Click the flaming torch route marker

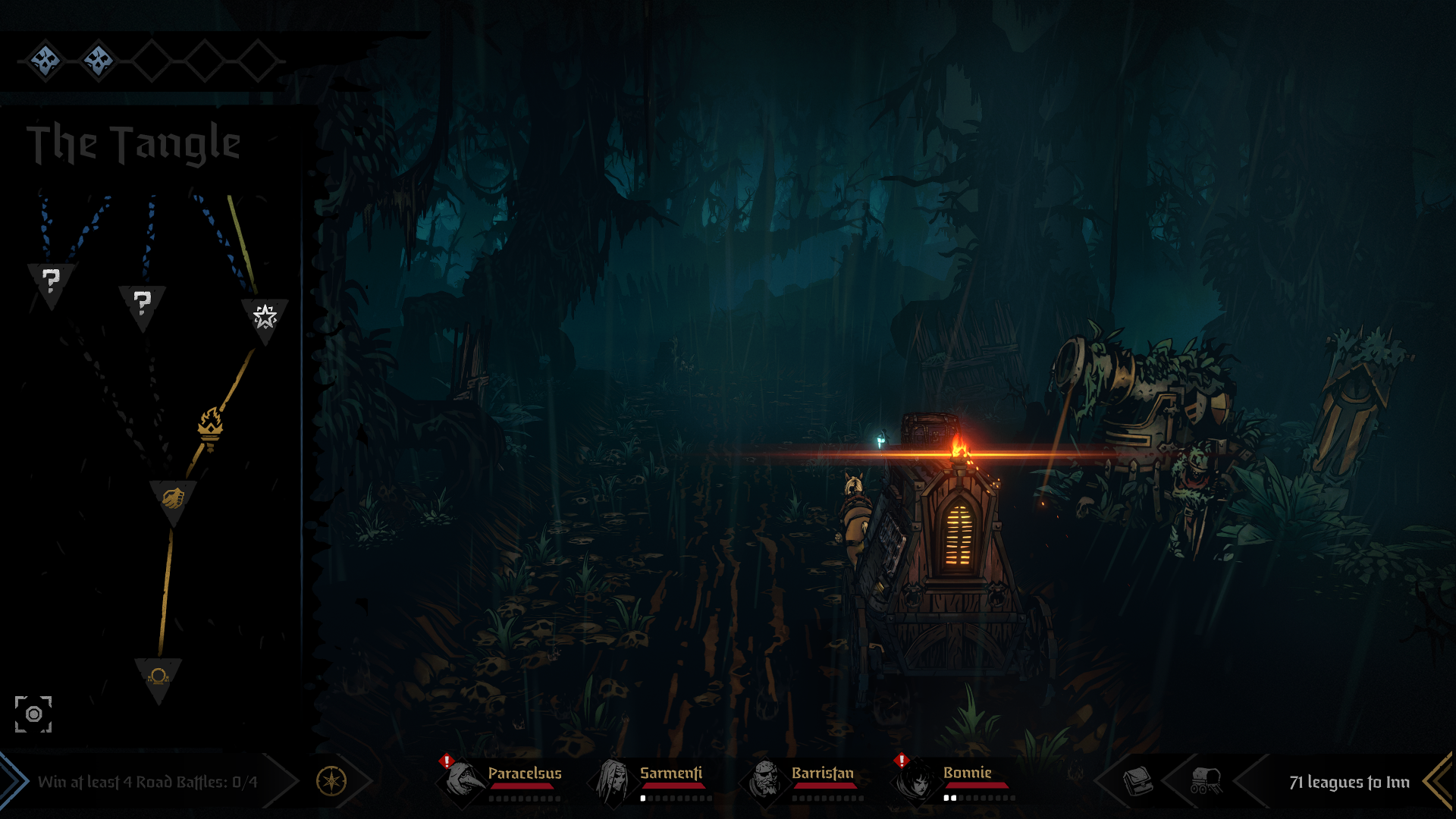[210, 427]
